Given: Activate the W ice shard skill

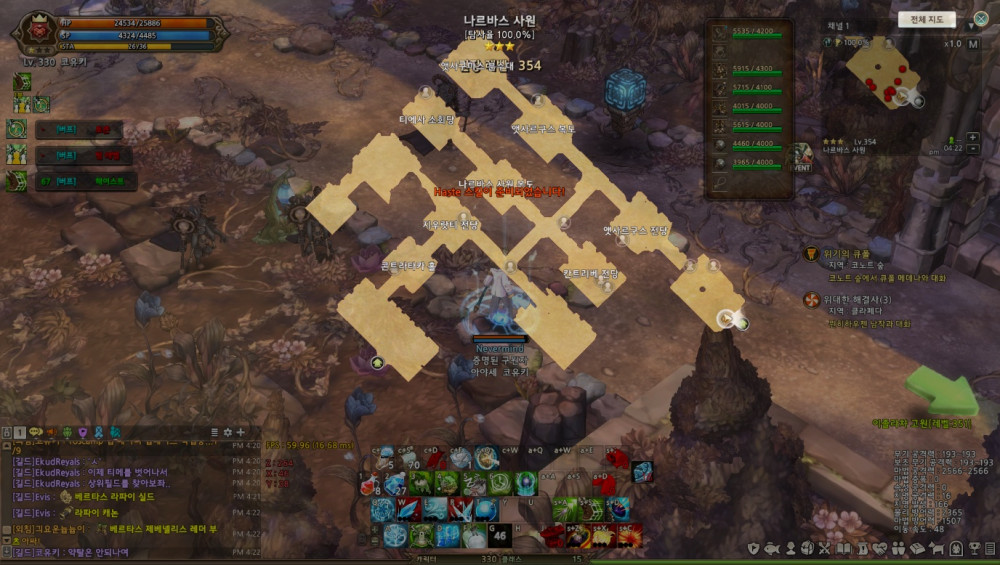Looking at the screenshot, I should [407, 509].
